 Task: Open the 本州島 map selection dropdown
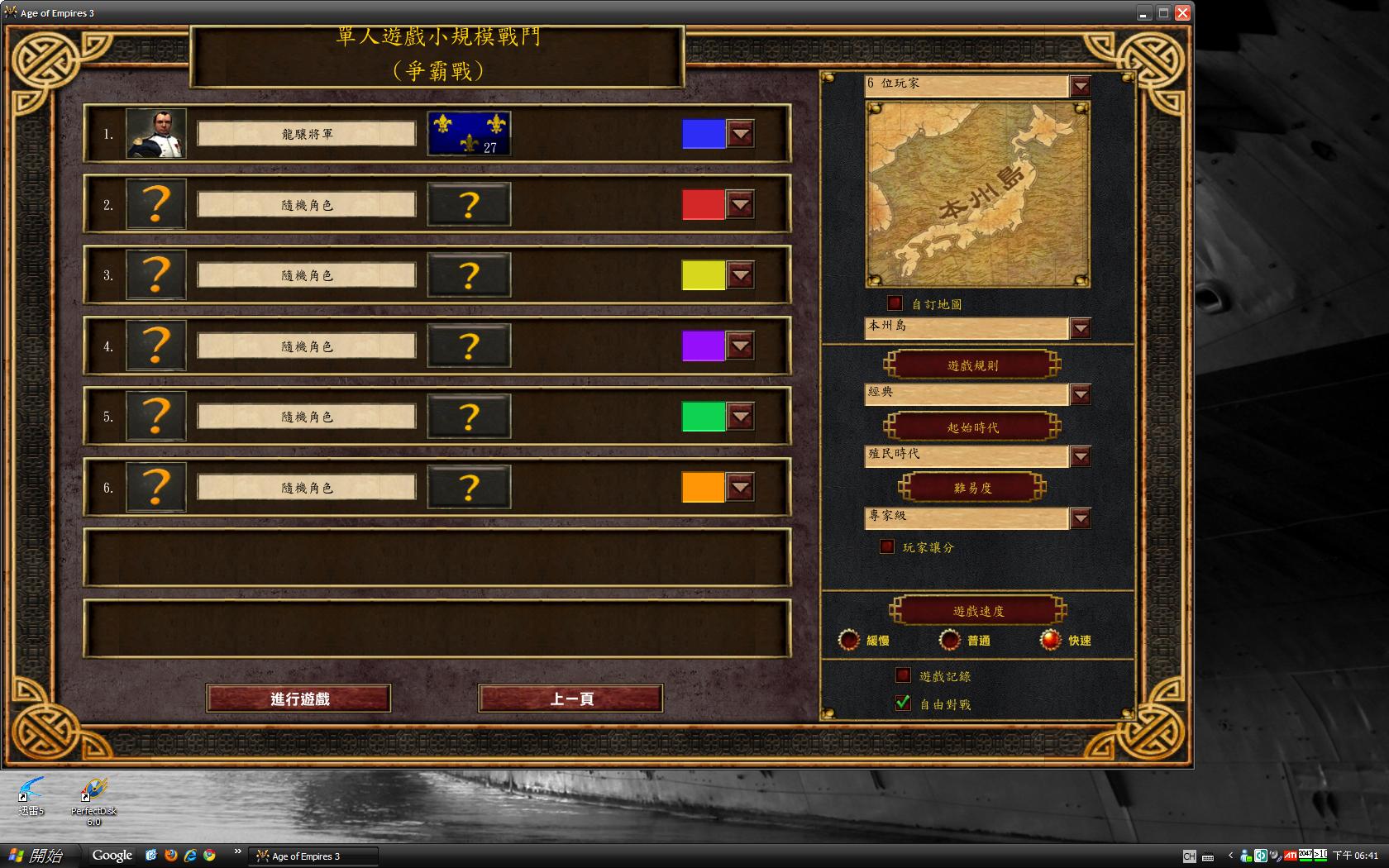point(1080,328)
